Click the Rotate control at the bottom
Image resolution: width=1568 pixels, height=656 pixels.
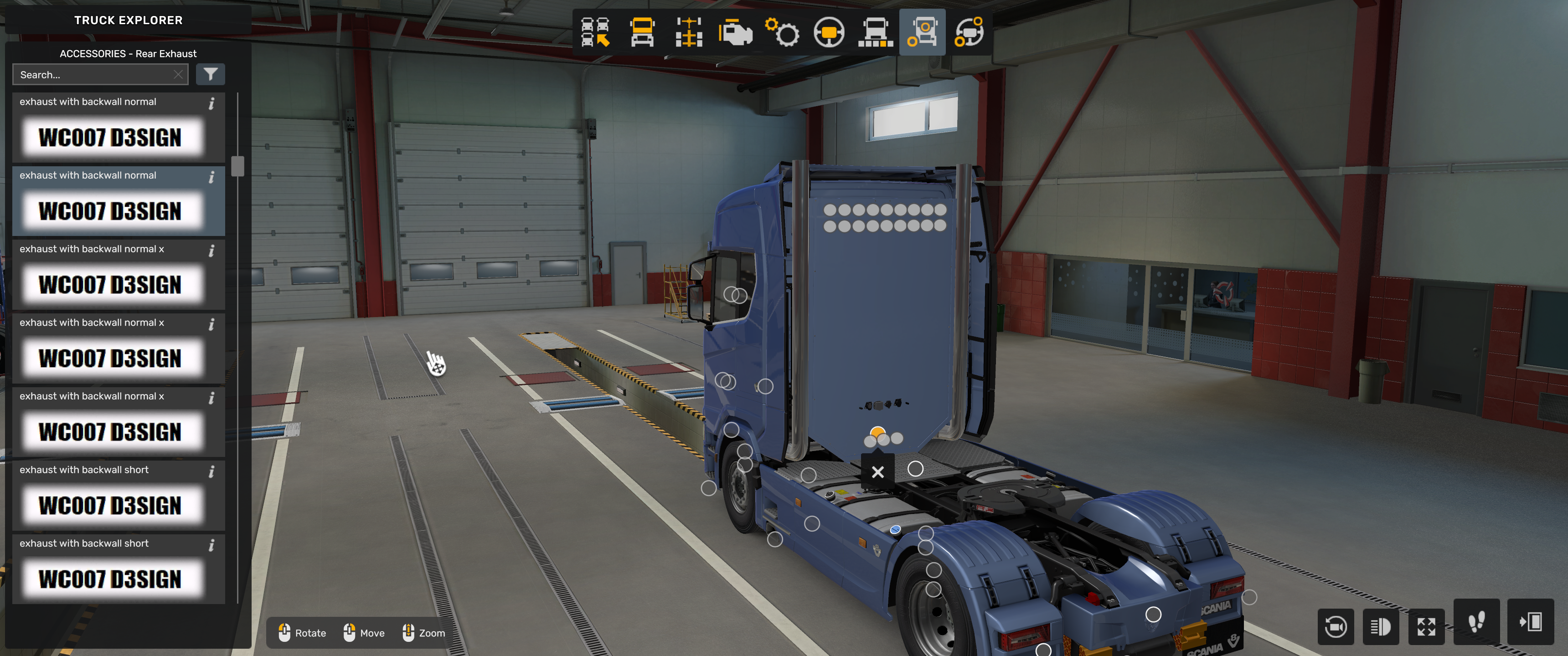[302, 633]
